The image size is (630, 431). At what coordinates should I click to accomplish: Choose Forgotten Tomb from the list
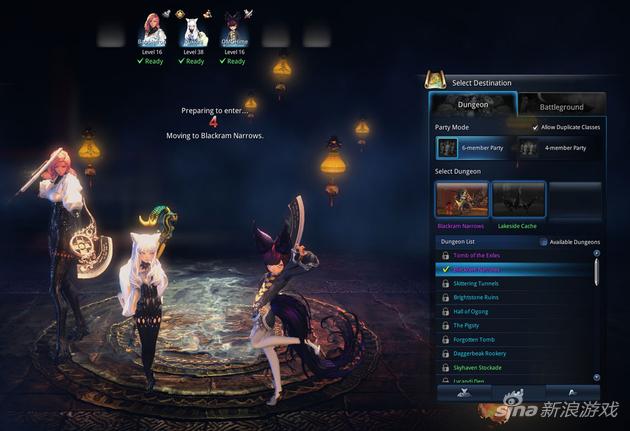tap(475, 339)
